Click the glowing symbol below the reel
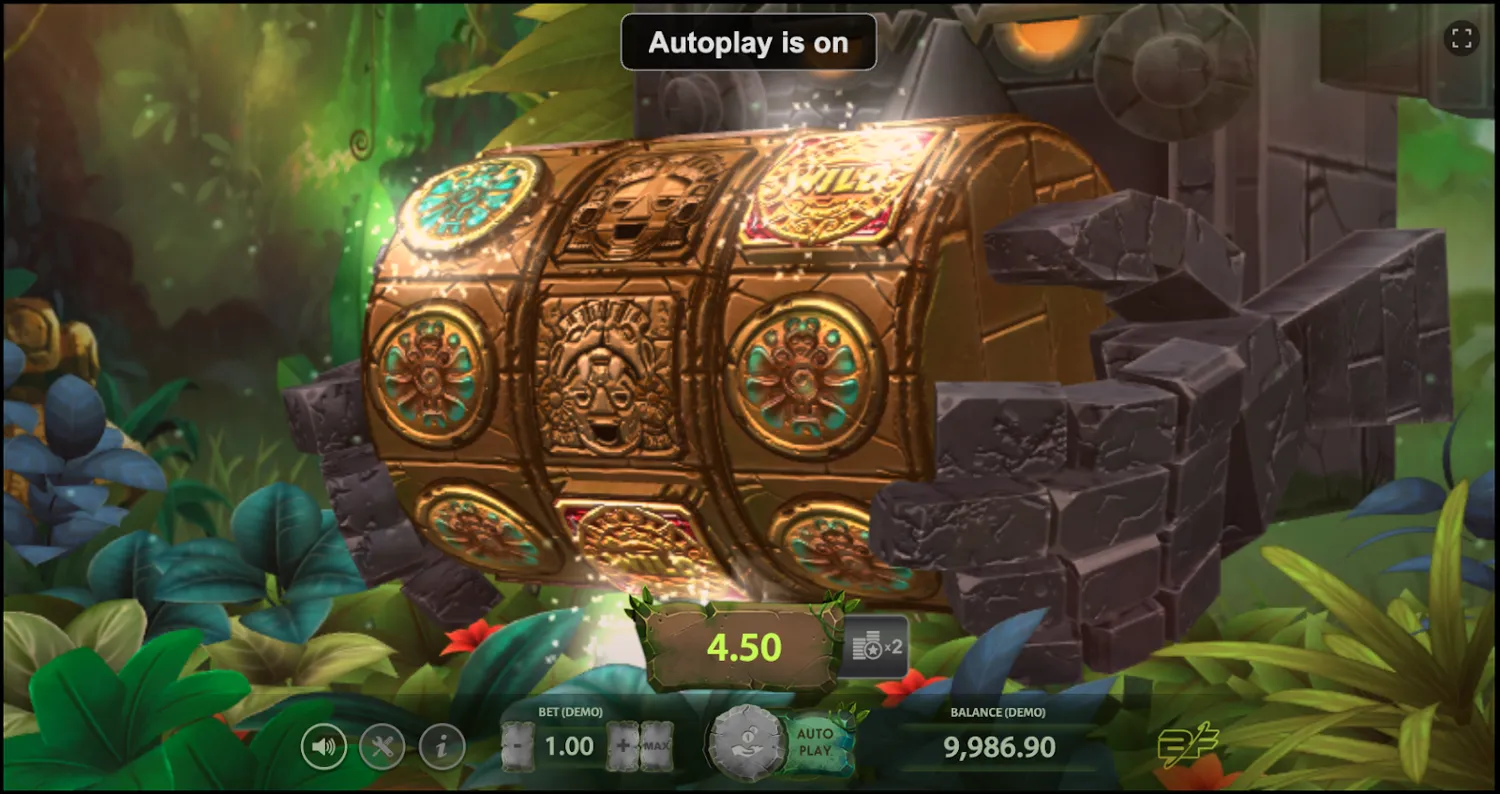This screenshot has width=1500, height=794. tap(633, 535)
